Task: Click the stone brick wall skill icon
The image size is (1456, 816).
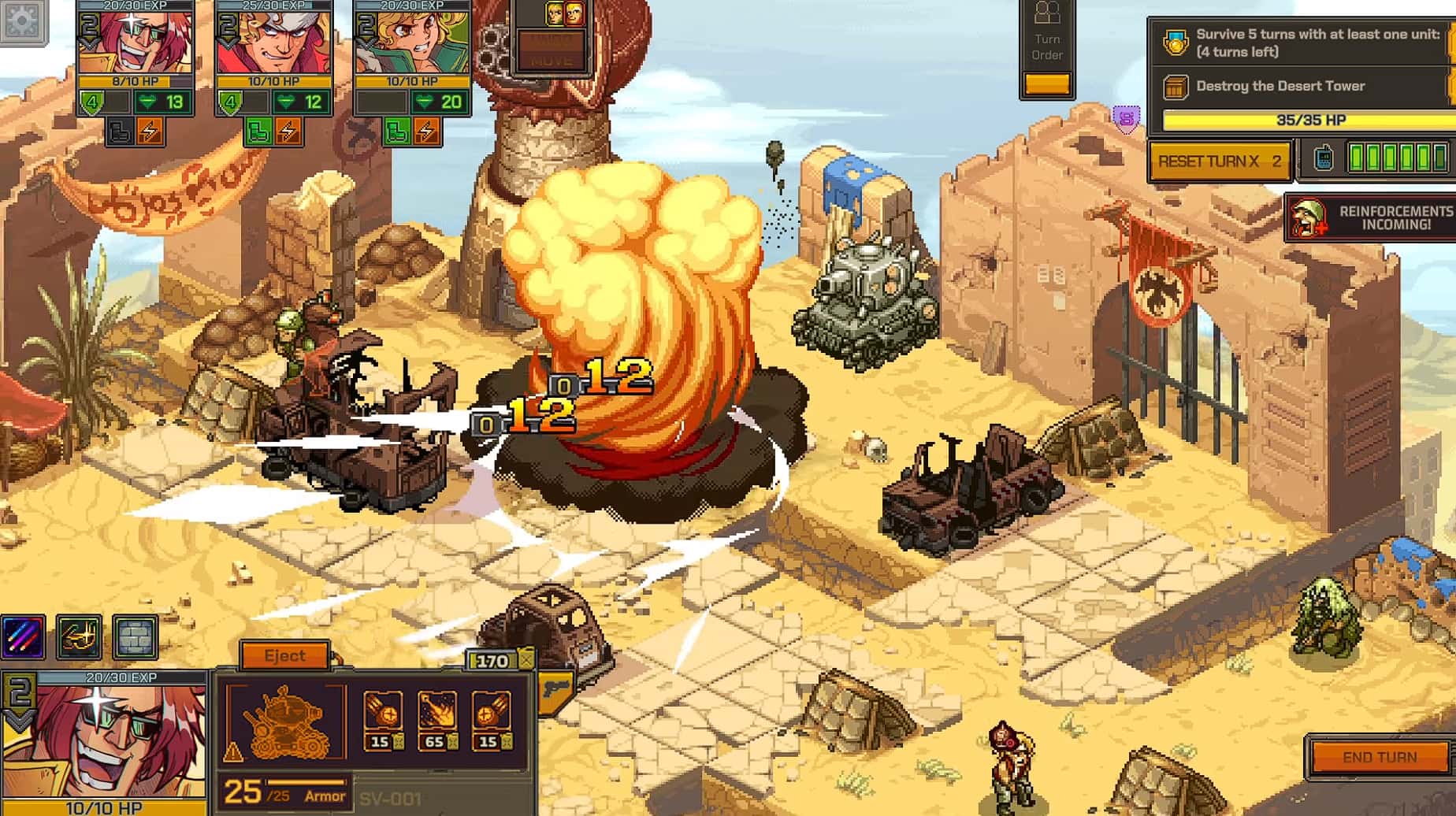Action: click(135, 636)
